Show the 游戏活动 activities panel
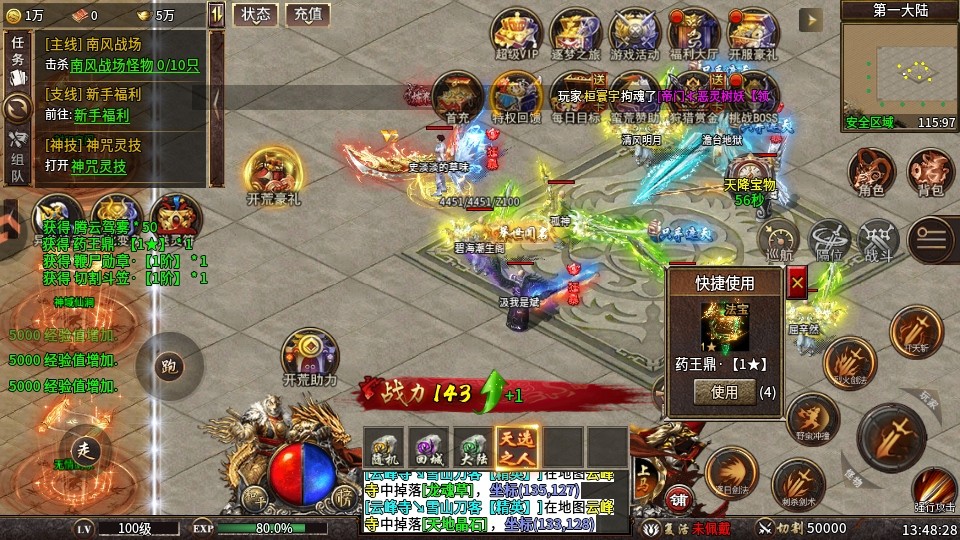Image resolution: width=960 pixels, height=540 pixels. click(632, 32)
